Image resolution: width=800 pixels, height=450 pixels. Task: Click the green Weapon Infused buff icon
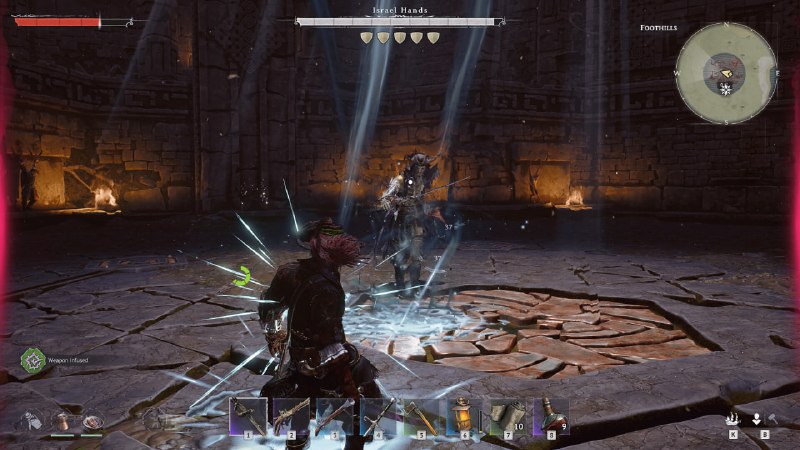[x=33, y=358]
